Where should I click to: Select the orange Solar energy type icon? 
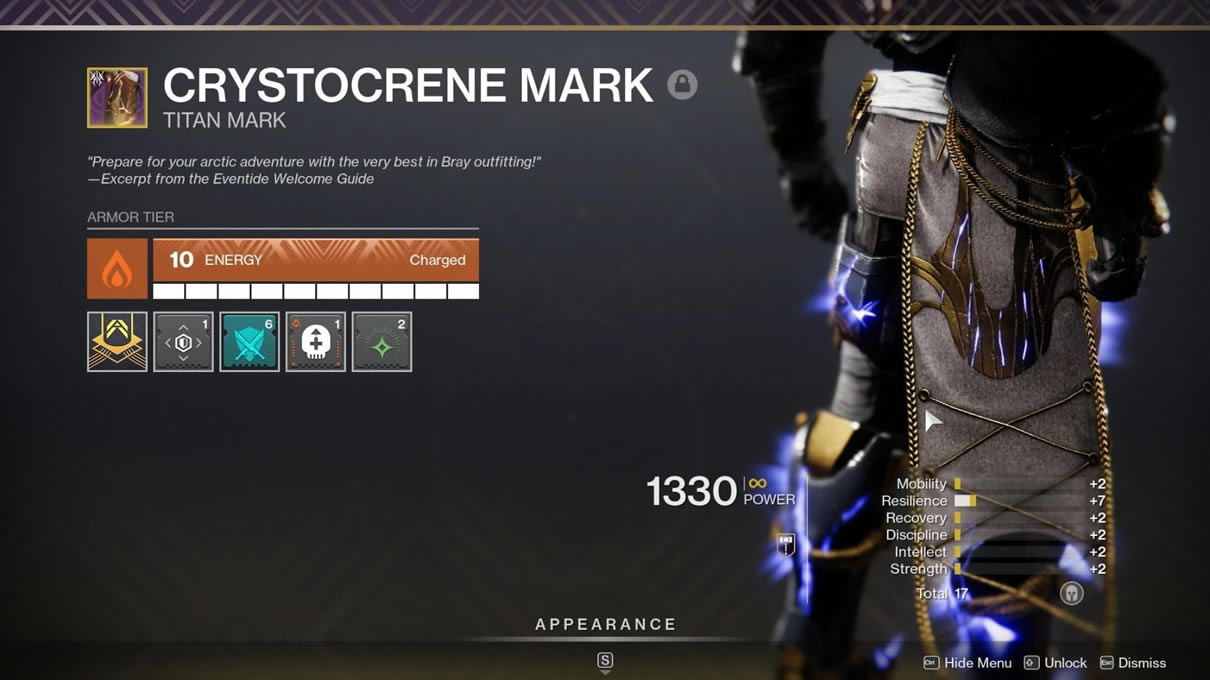coord(117,268)
